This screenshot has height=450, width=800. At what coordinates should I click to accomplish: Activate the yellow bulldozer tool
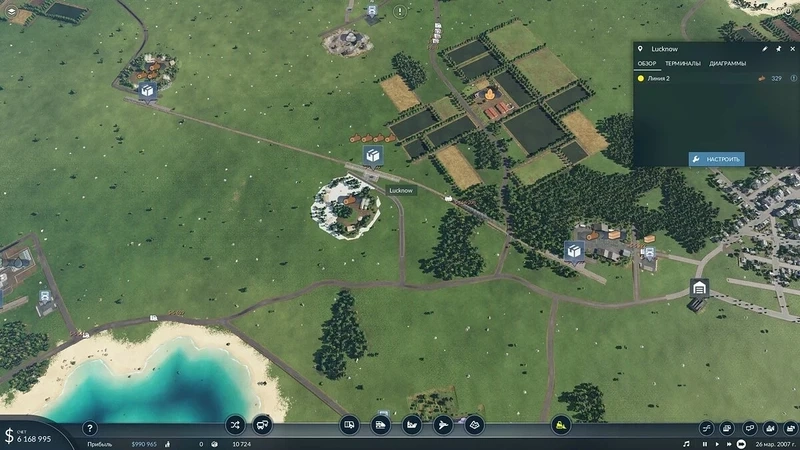pyautogui.click(x=561, y=425)
